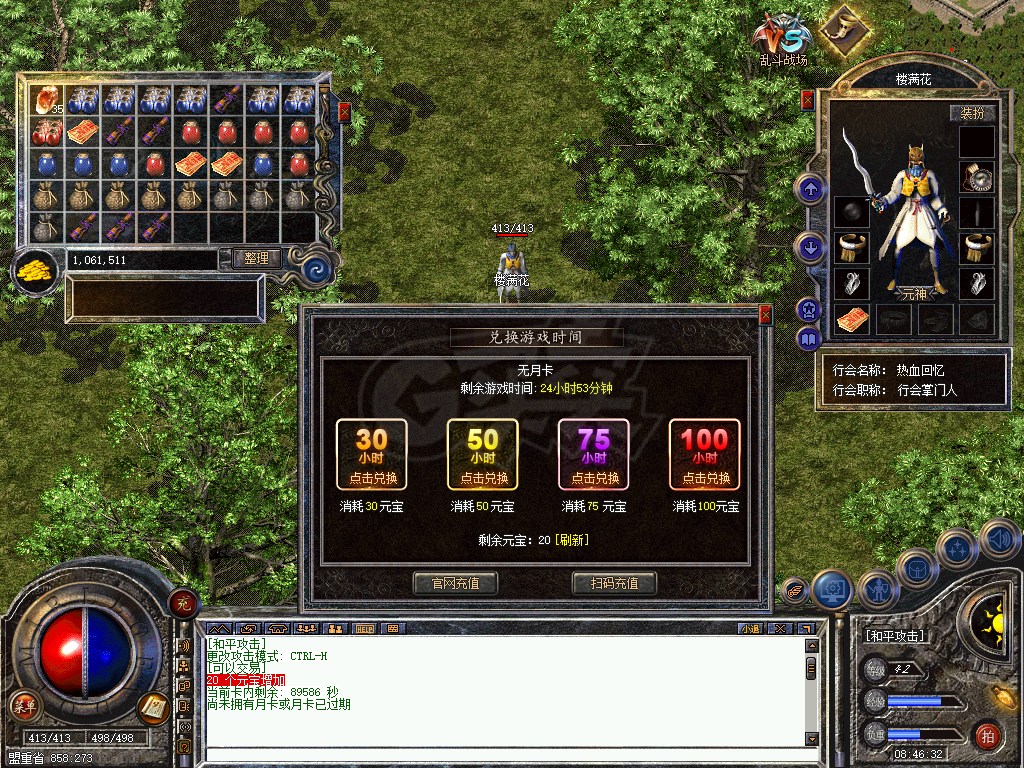The image size is (1024, 768).
Task: Open 官网充值 official site recharge
Action: pyautogui.click(x=455, y=583)
